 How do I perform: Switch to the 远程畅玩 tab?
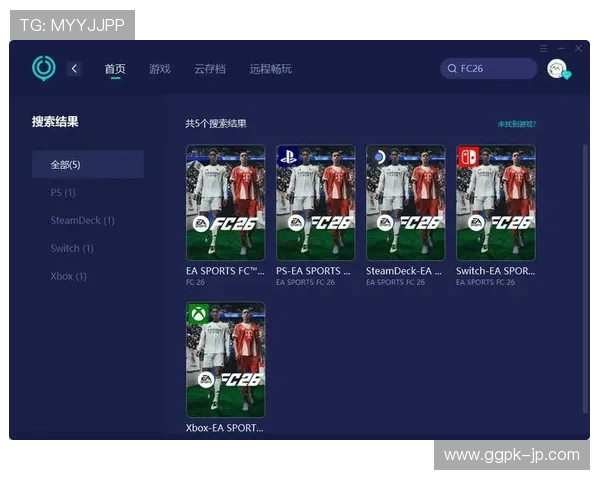point(271,69)
